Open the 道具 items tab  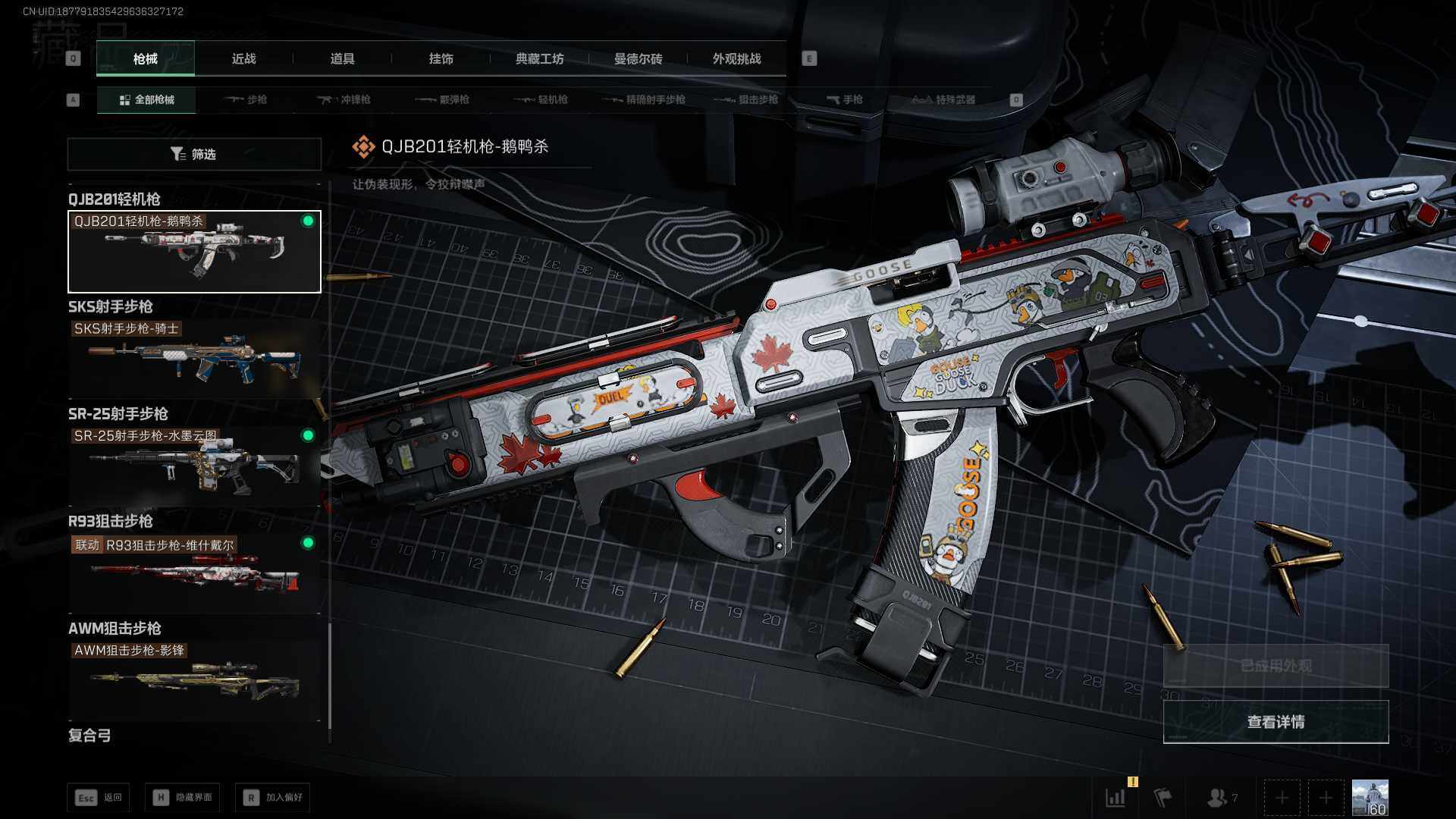pos(342,59)
